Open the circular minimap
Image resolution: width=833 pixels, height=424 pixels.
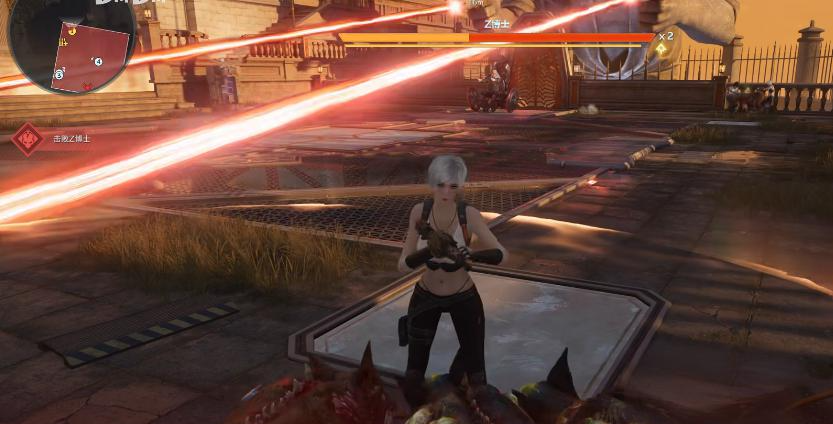tap(70, 44)
